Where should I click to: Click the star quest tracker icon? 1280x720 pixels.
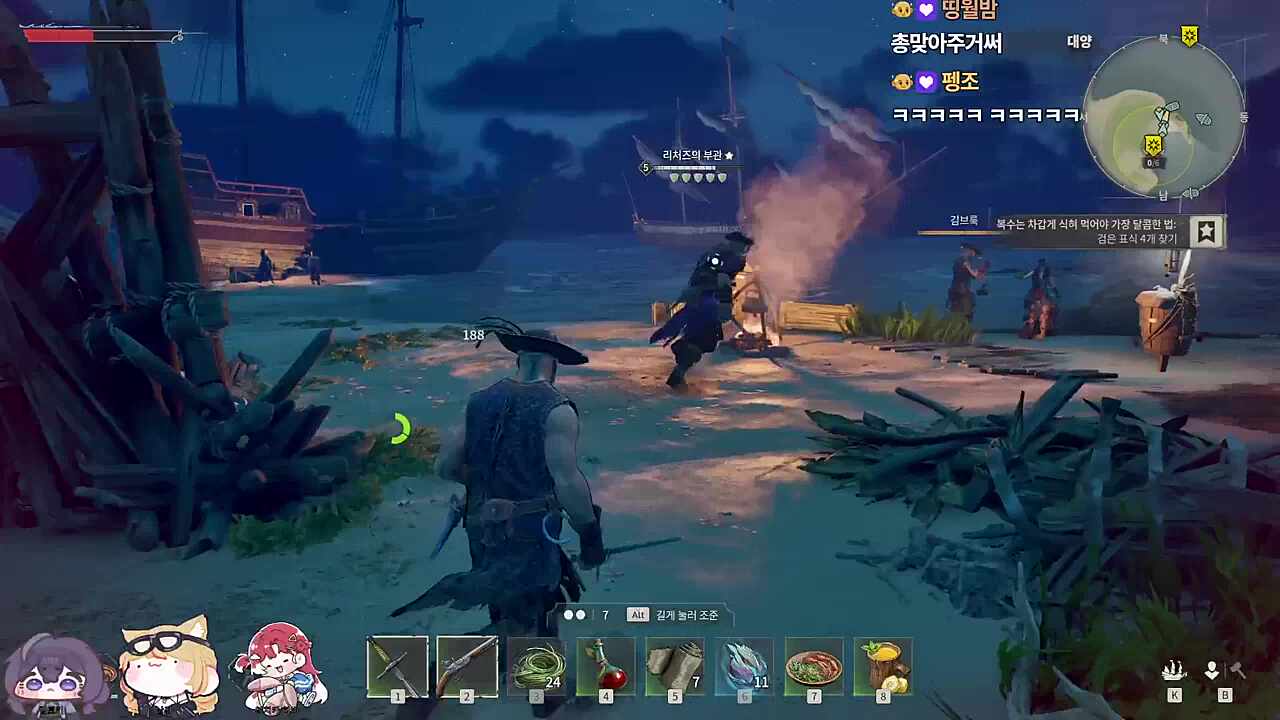(x=1207, y=232)
